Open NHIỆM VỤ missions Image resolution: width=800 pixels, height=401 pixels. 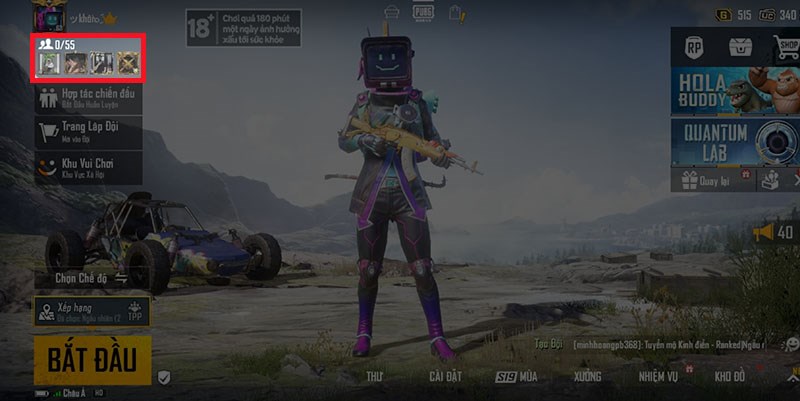click(x=659, y=377)
